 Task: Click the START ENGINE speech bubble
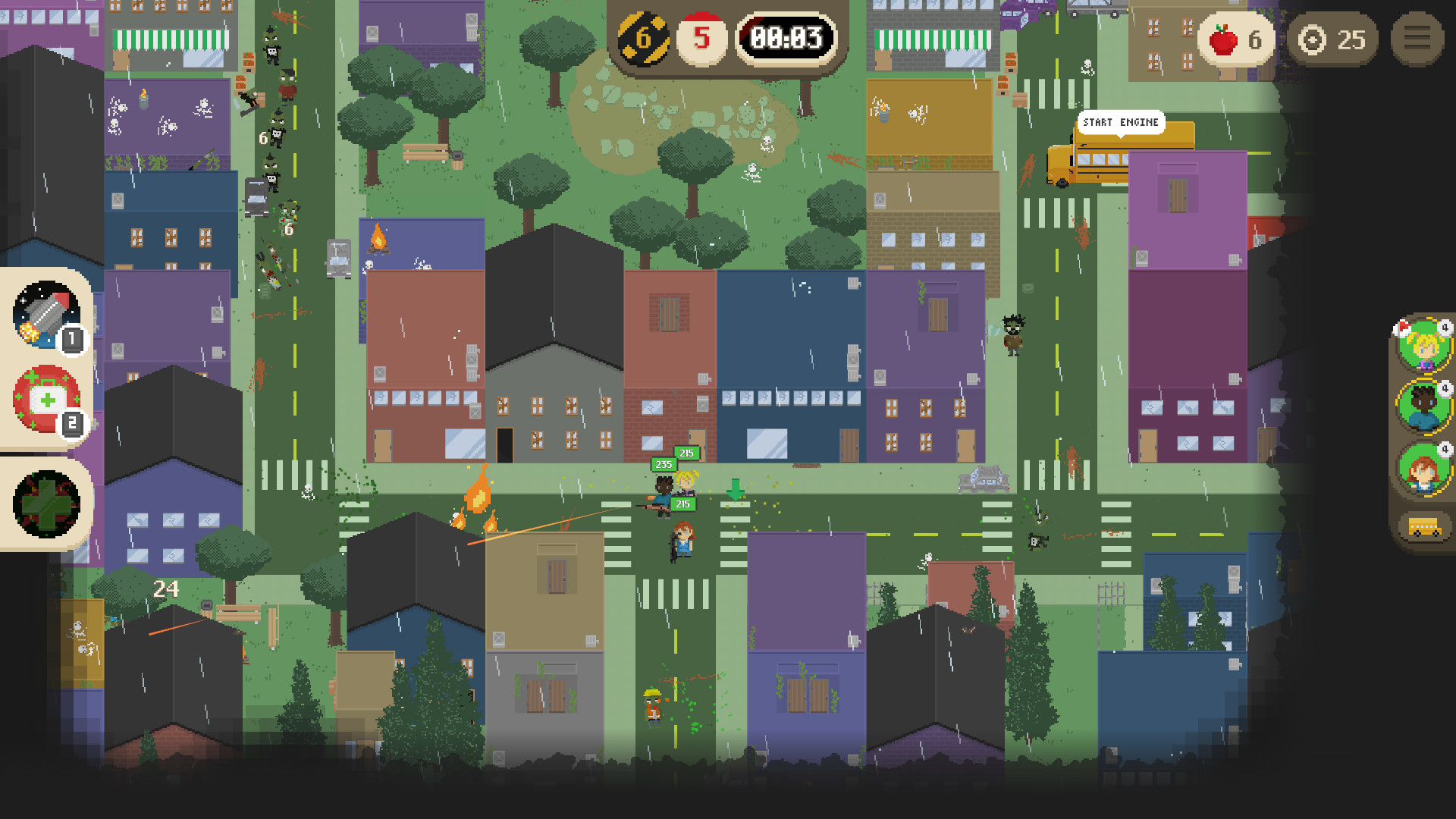click(1121, 122)
